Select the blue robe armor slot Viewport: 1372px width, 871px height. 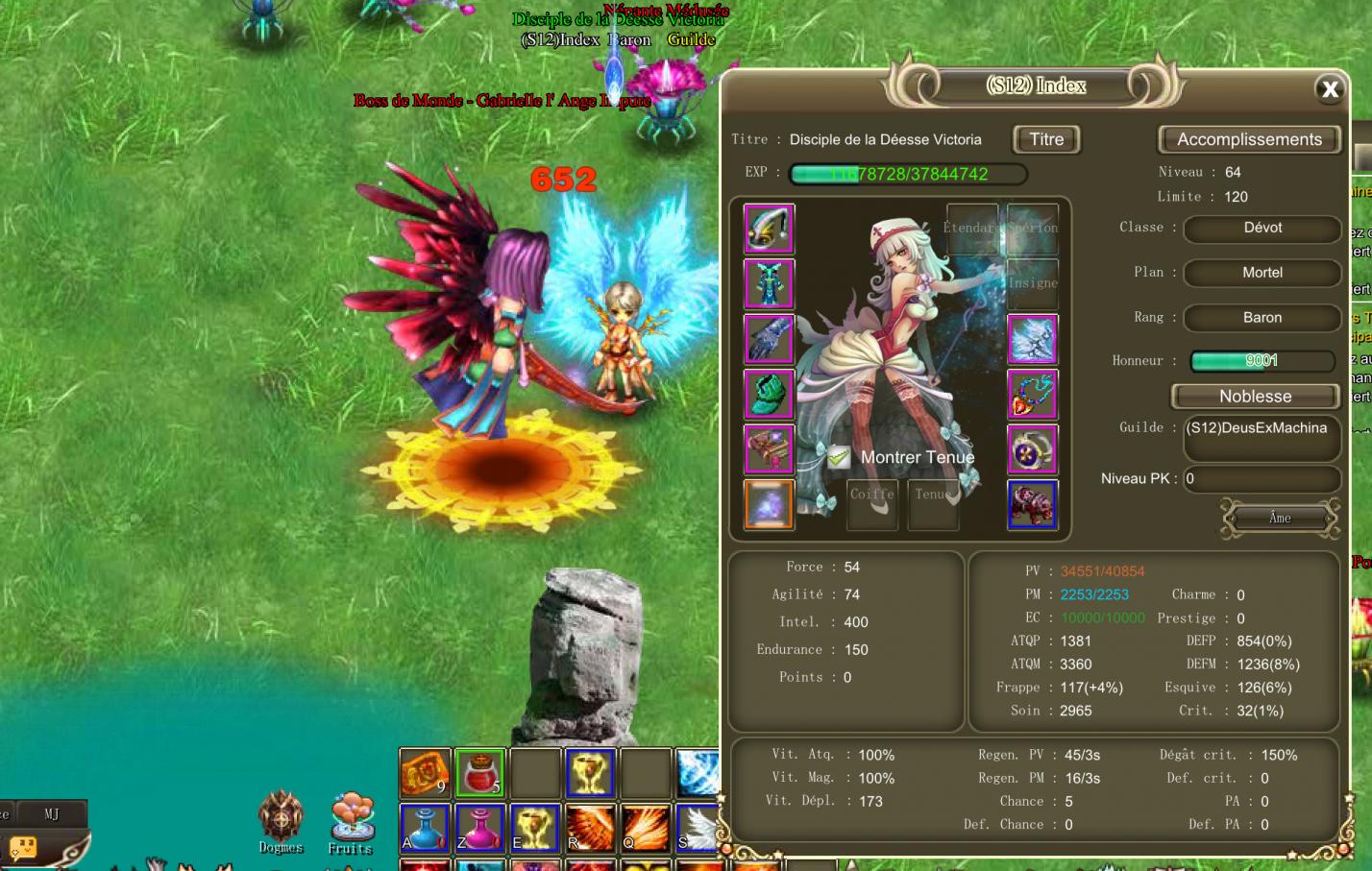(x=769, y=284)
